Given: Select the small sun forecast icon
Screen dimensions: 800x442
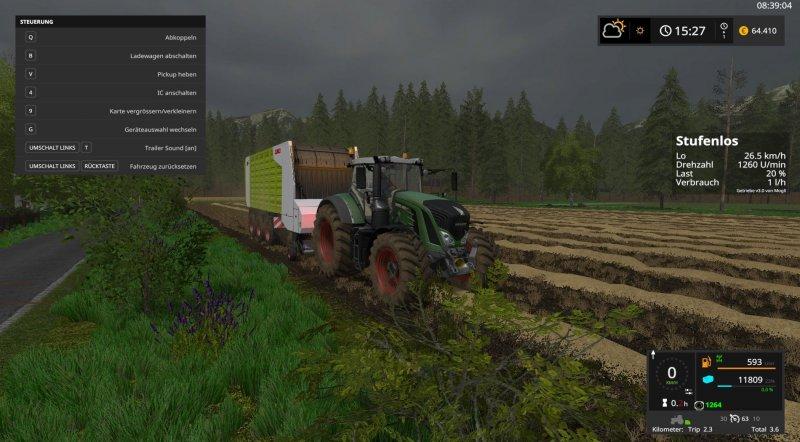Looking at the screenshot, I should [640, 30].
